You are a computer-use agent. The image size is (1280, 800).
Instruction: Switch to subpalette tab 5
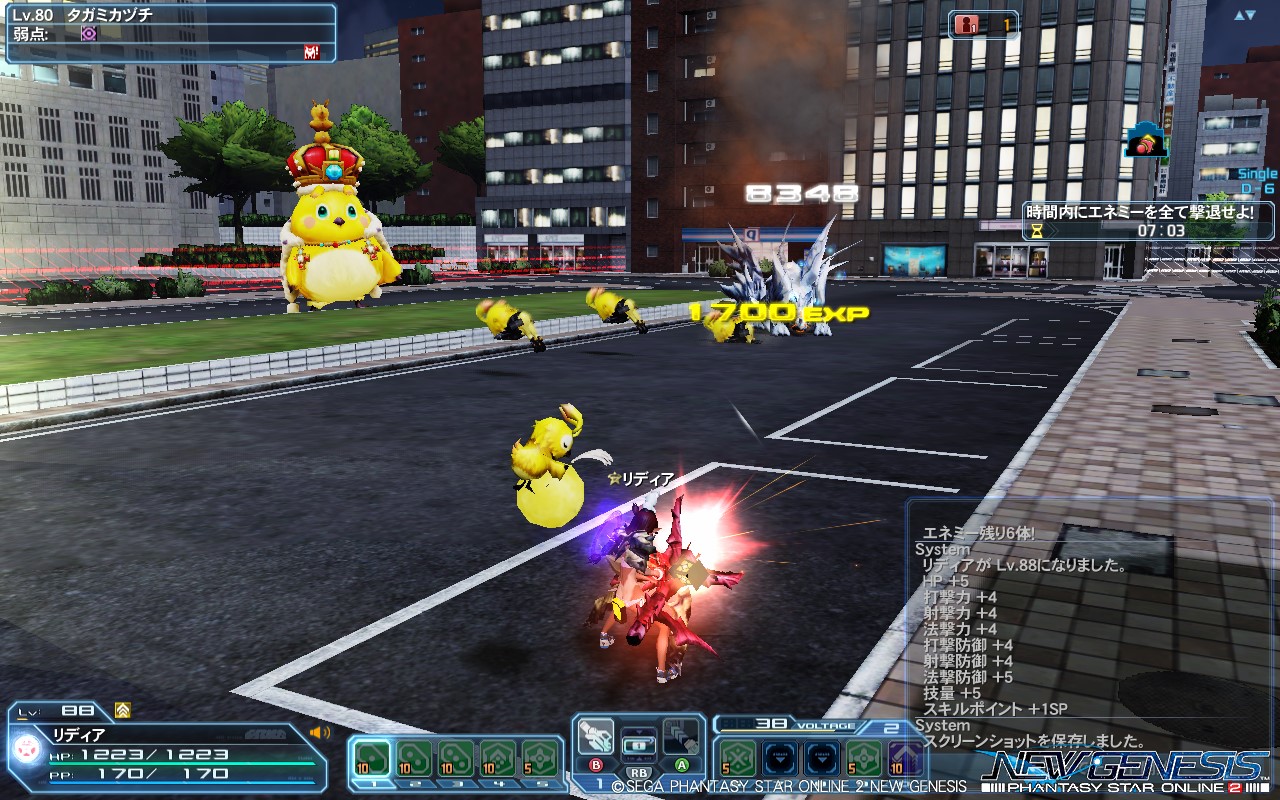click(x=542, y=784)
